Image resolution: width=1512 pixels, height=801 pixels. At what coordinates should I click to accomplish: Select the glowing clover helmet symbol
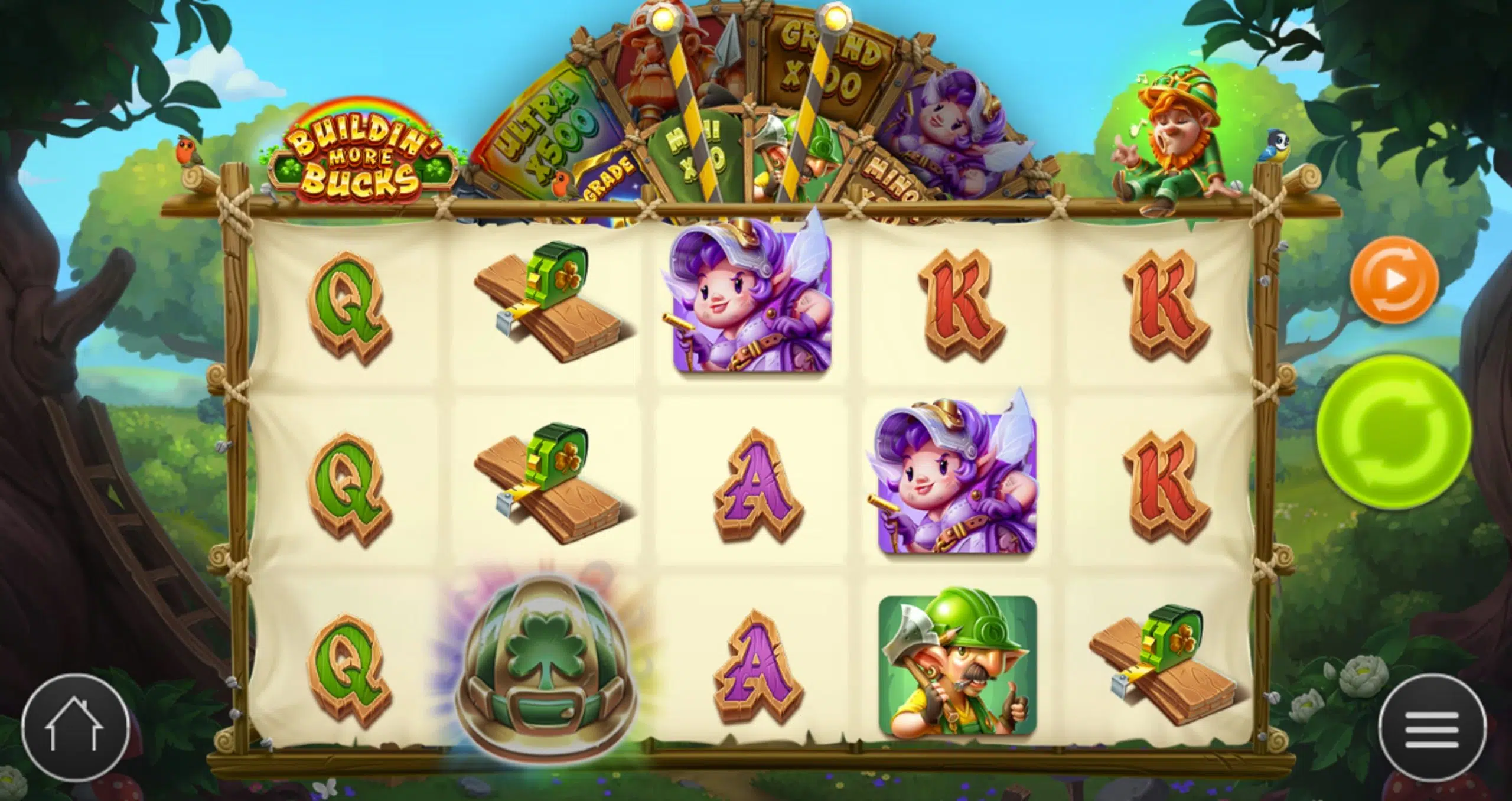tap(543, 667)
